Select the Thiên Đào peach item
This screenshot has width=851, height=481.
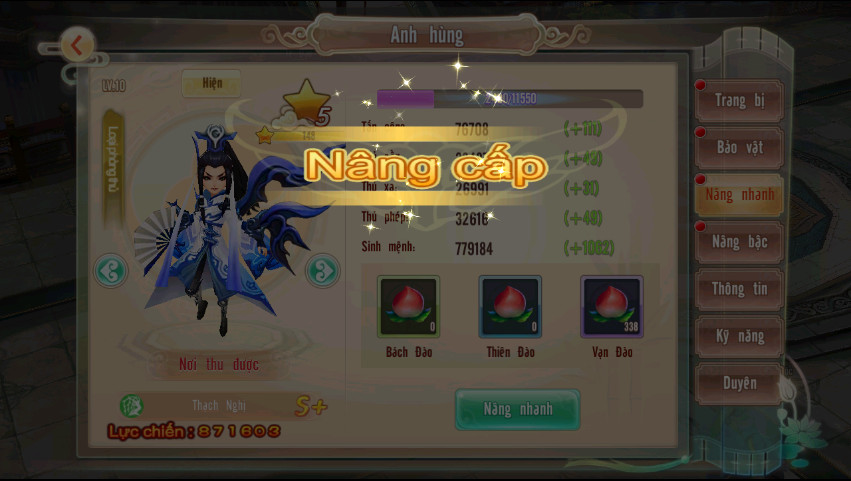[x=510, y=307]
